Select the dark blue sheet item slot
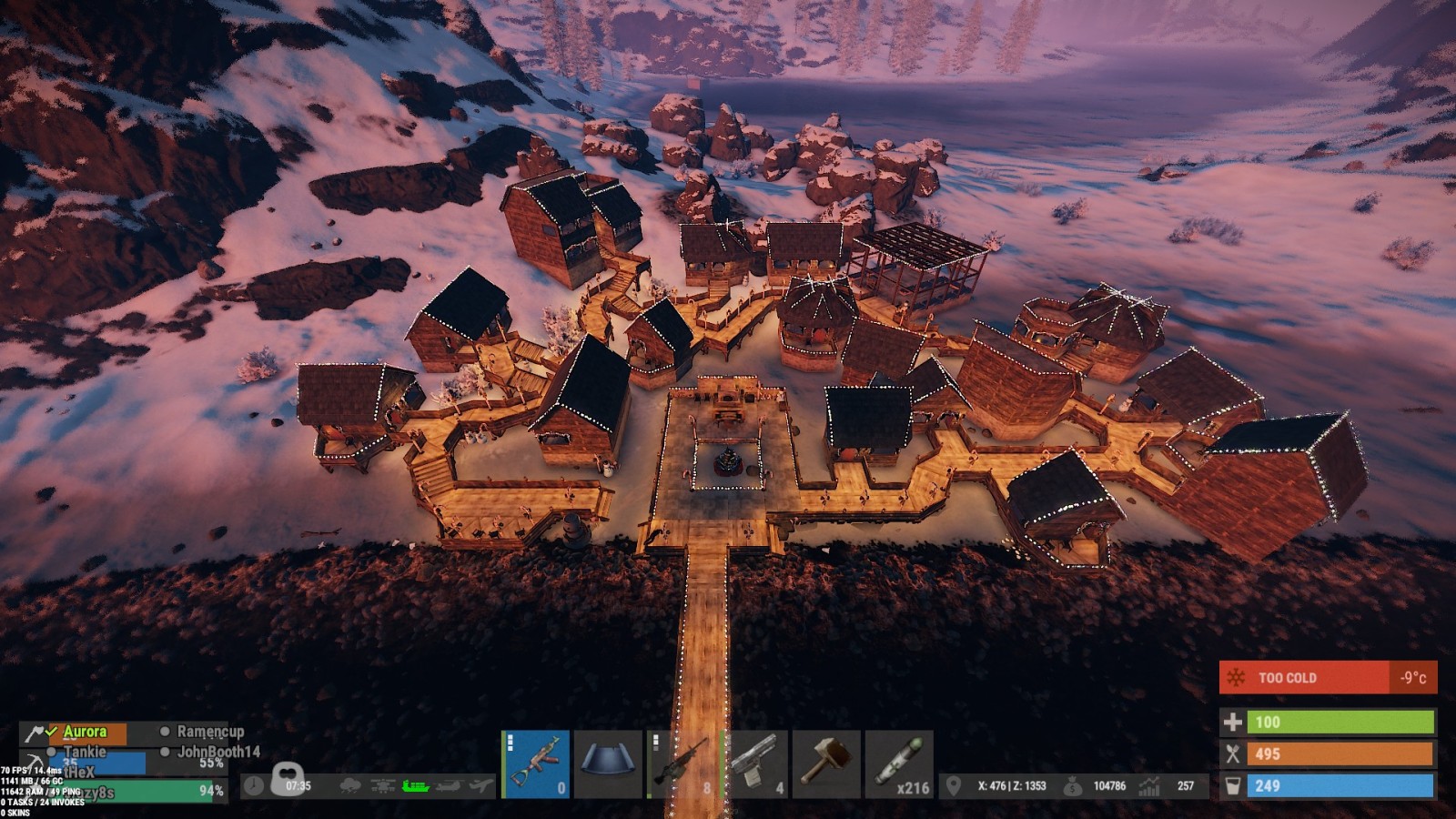The width and height of the screenshot is (1456, 819). pyautogui.click(x=608, y=764)
